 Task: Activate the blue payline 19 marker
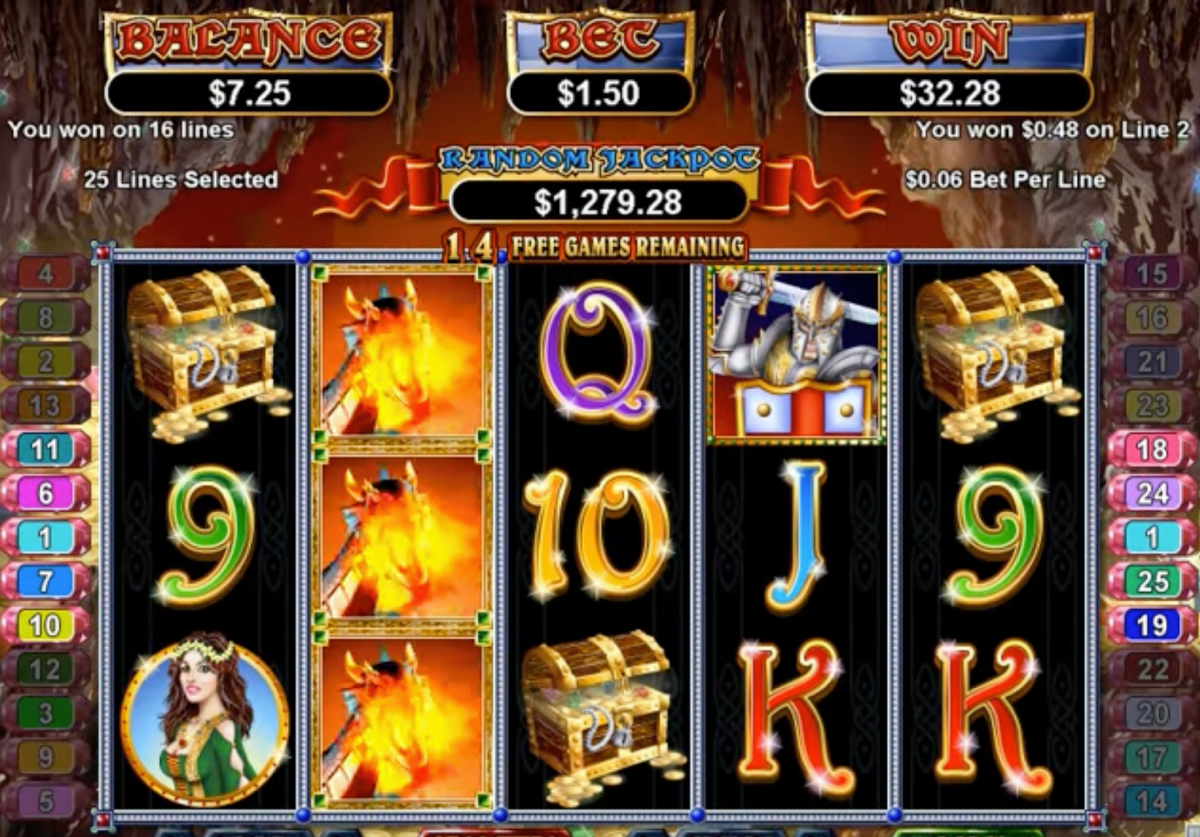(1152, 625)
